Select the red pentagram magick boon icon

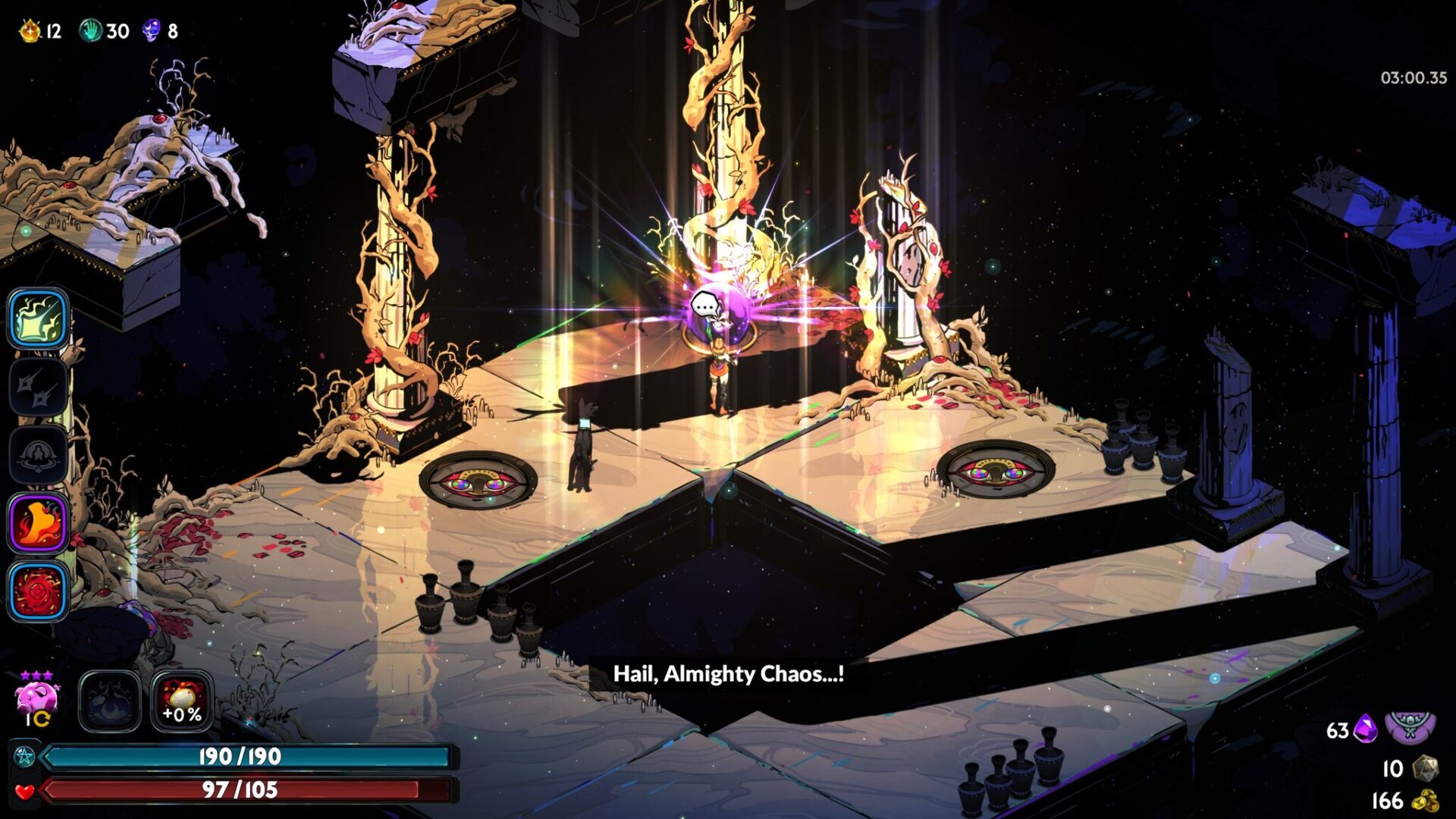(38, 591)
